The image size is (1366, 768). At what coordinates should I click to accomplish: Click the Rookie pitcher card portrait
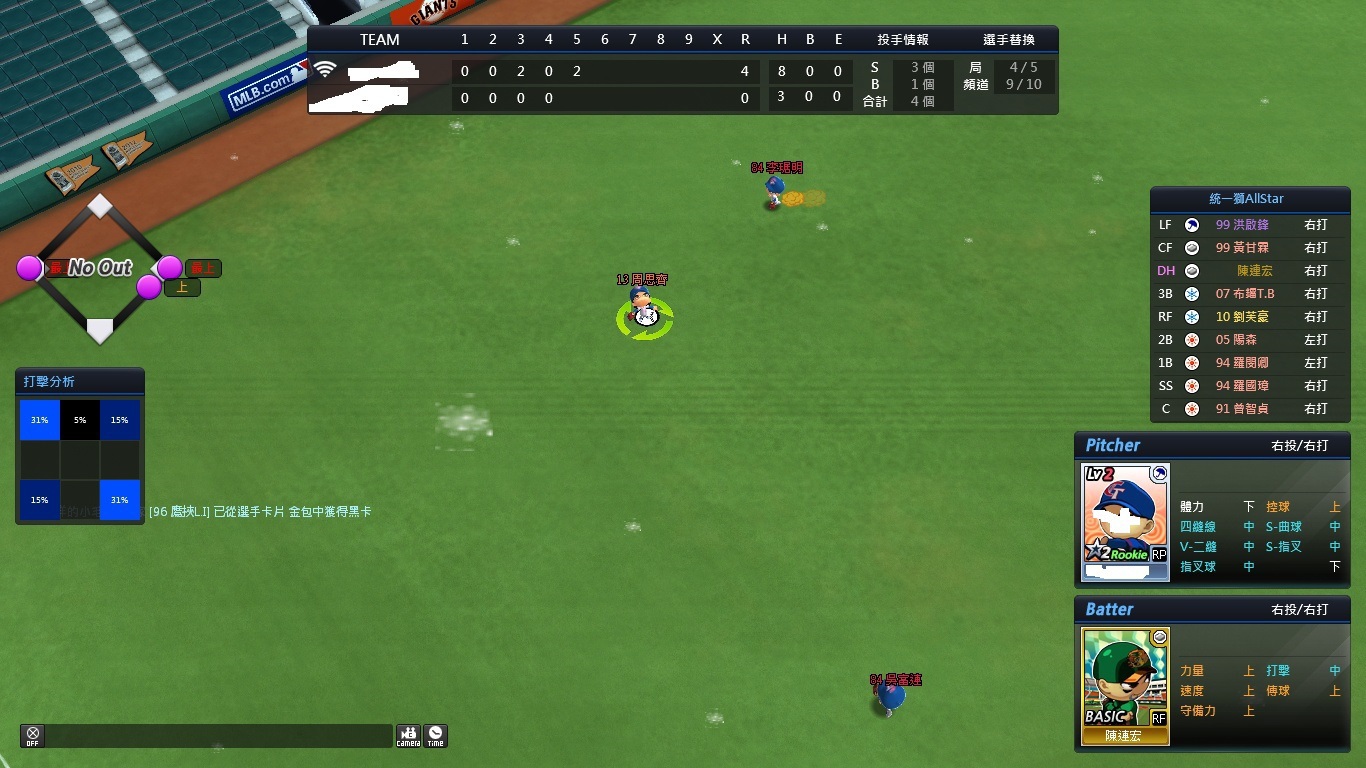click(x=1126, y=521)
